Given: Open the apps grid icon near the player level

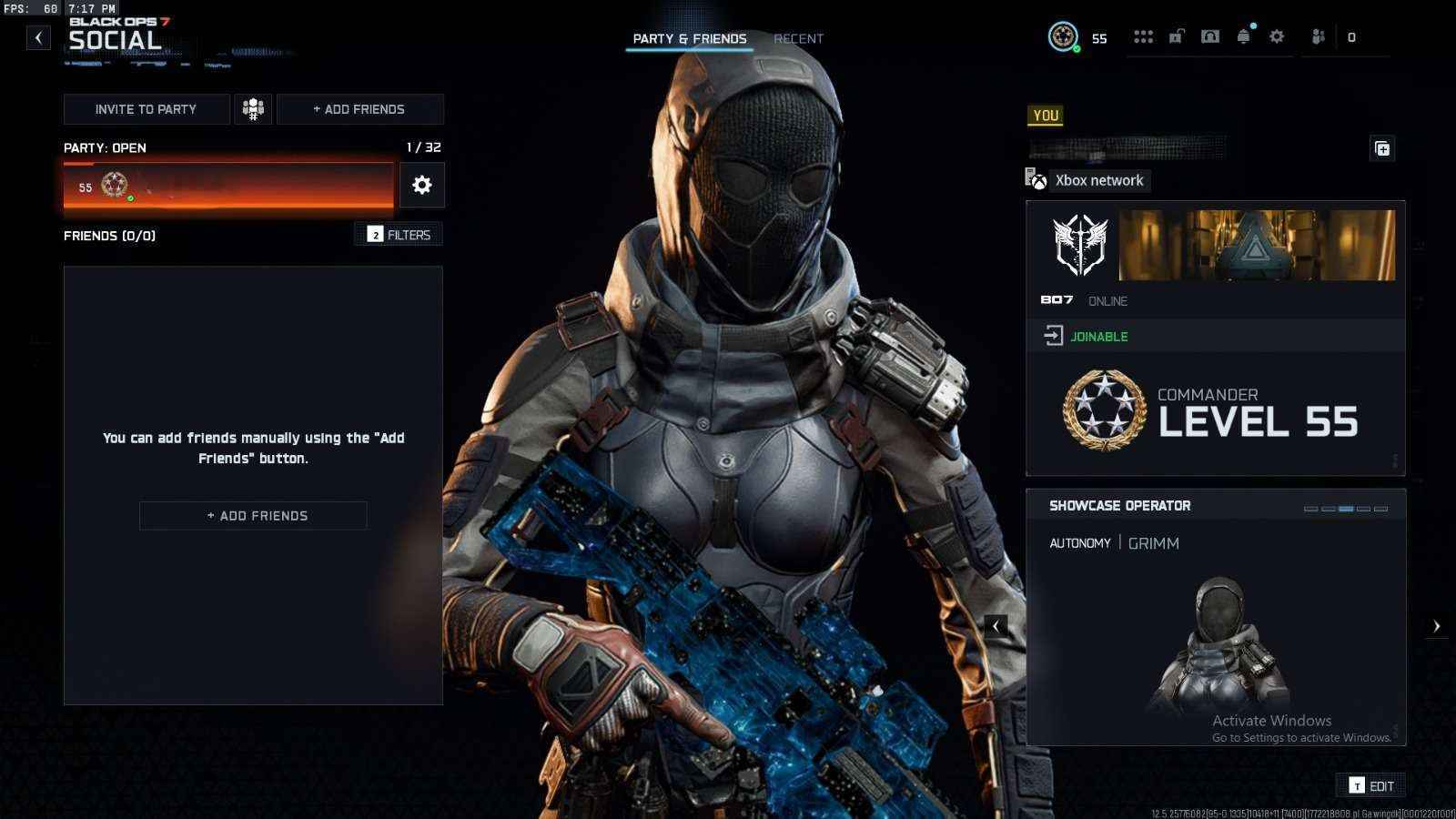Looking at the screenshot, I should [1144, 36].
